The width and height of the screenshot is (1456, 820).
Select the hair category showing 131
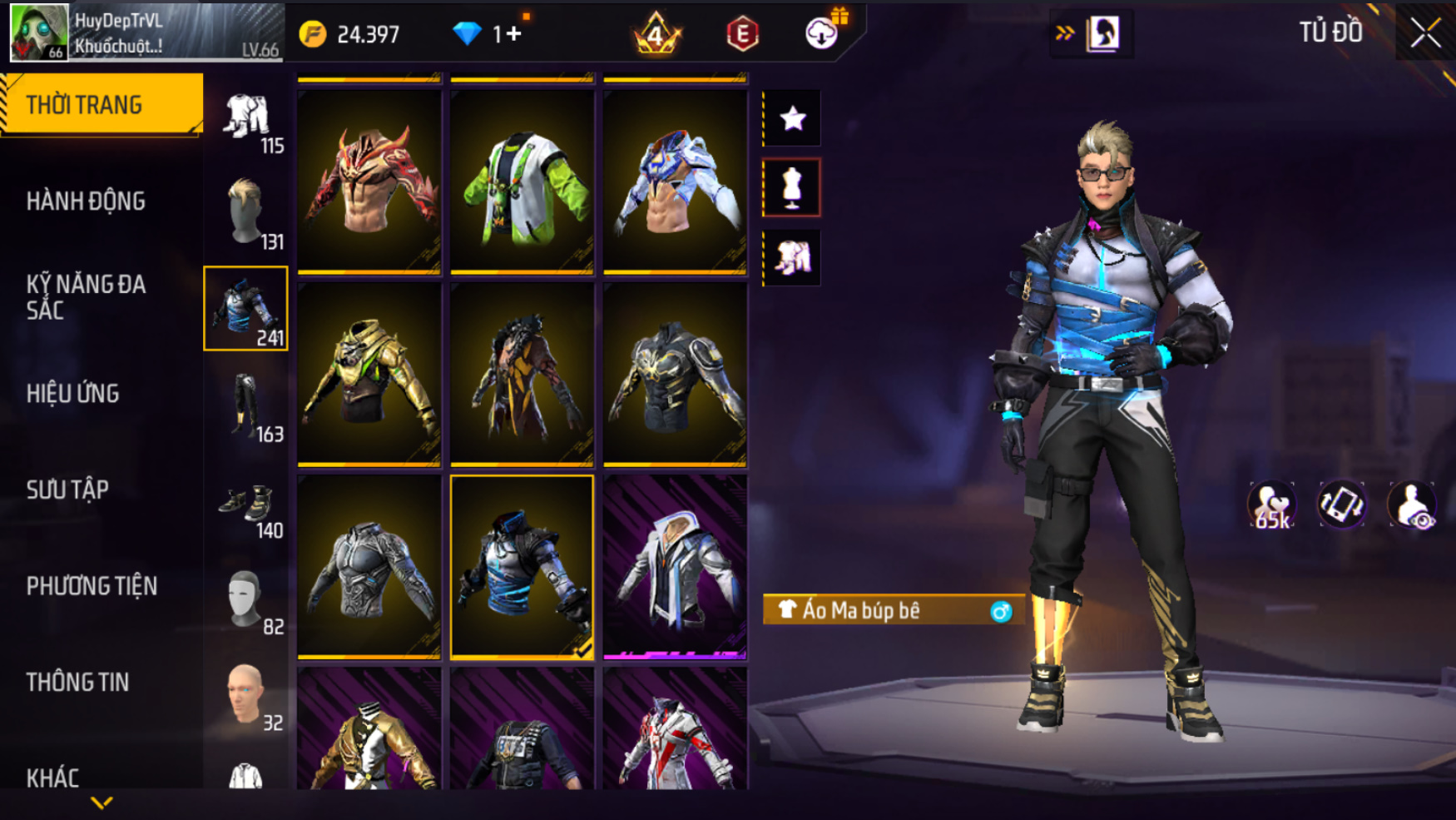click(246, 212)
